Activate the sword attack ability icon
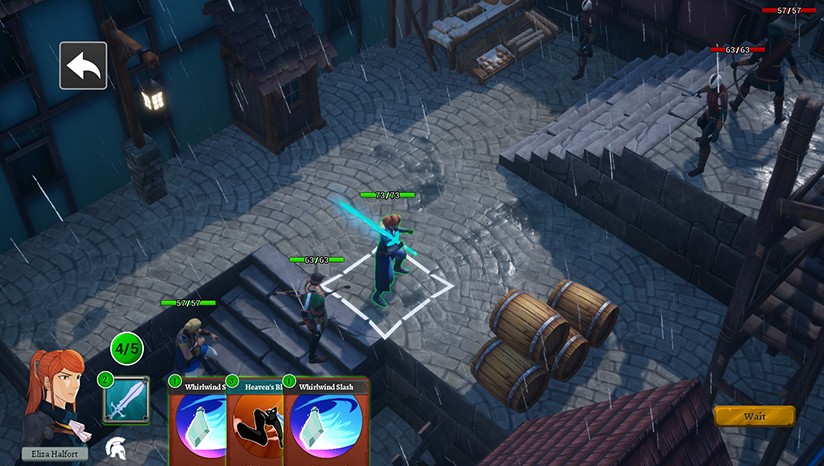Viewport: 824px width, 466px height. pyautogui.click(x=126, y=400)
